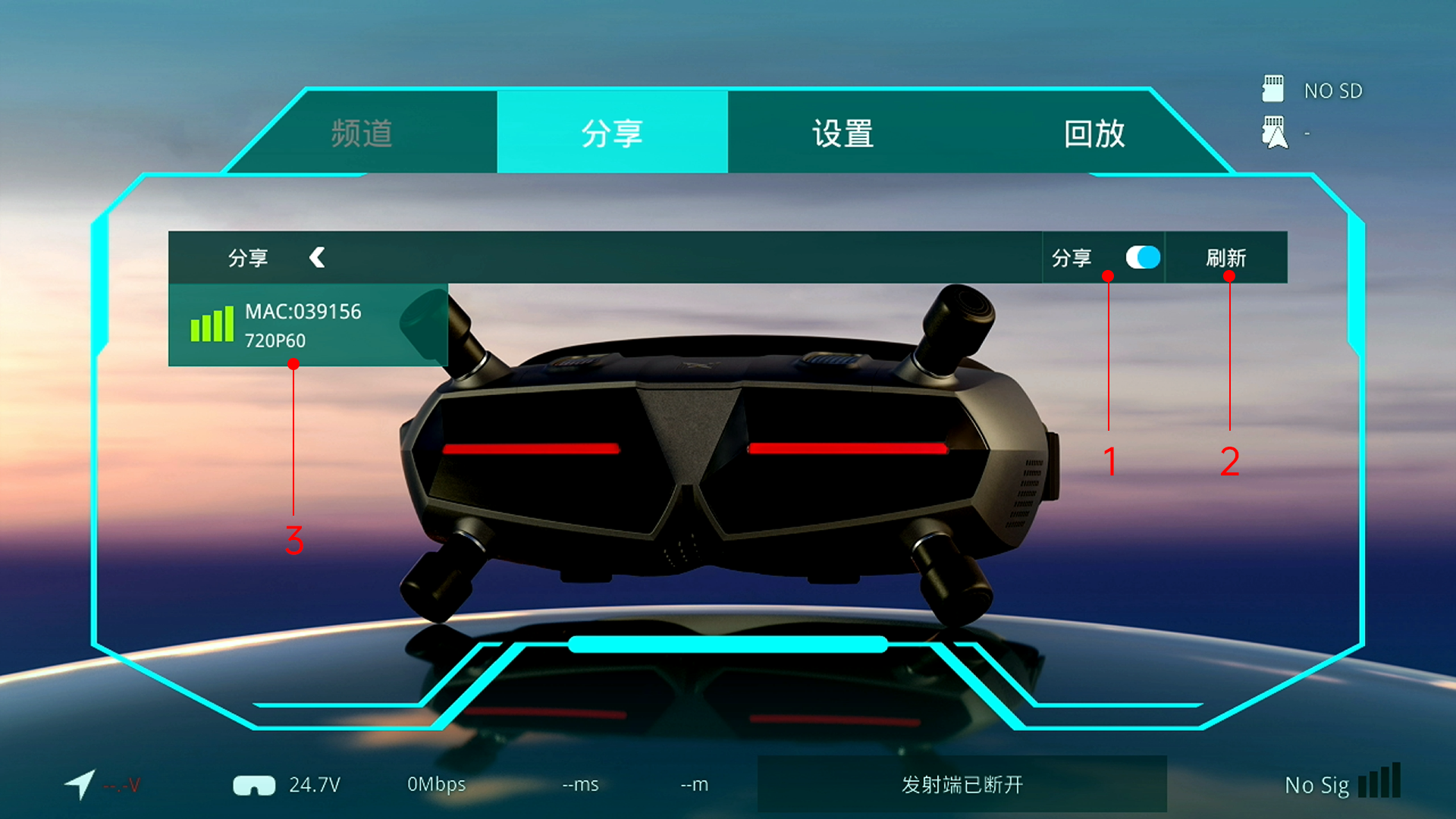
Task: Switch to the 设置 settings tab
Action: 841,134
